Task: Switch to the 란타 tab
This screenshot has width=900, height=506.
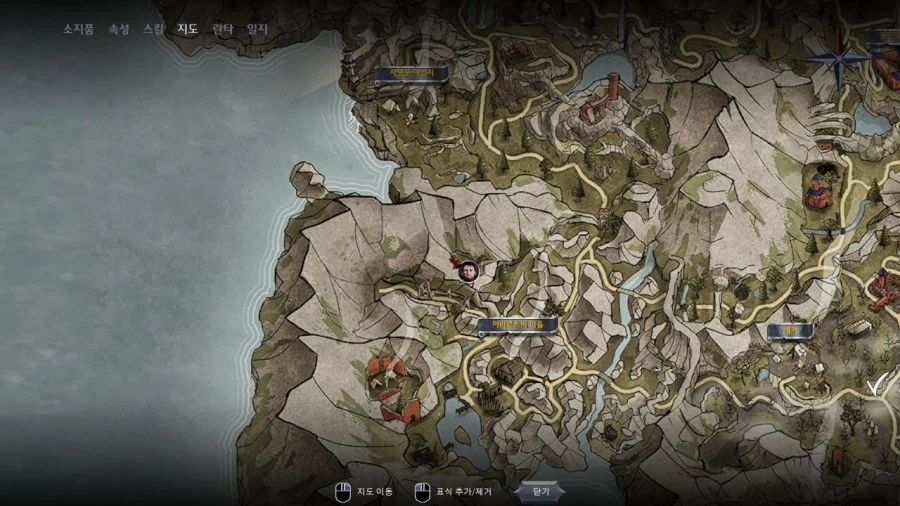Action: 222,29
